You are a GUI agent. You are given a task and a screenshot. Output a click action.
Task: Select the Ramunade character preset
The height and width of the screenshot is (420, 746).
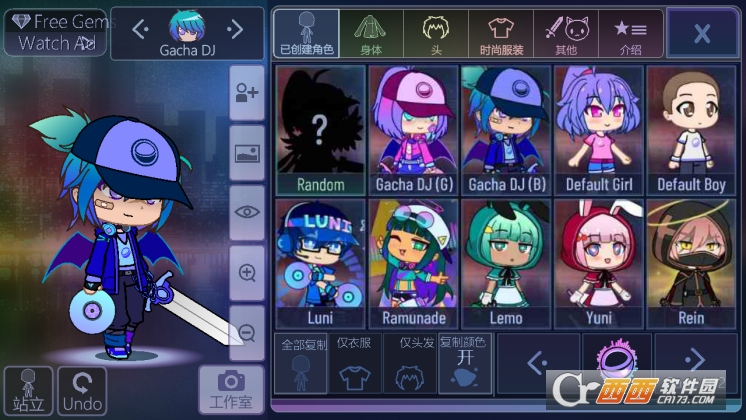click(x=412, y=263)
